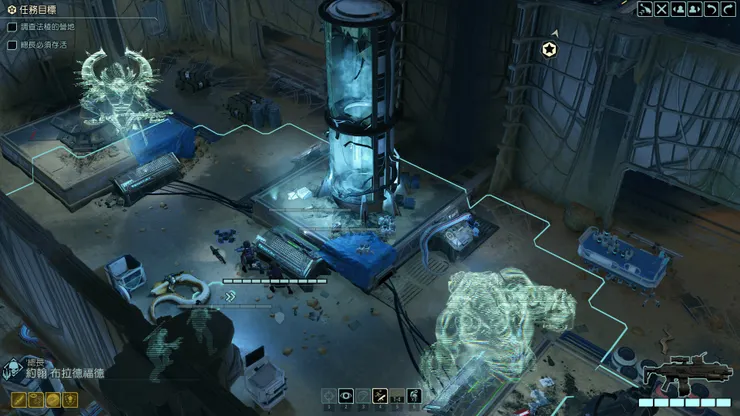The width and height of the screenshot is (740, 416).
Task: Click the star objective waypoint marker
Action: [548, 49]
